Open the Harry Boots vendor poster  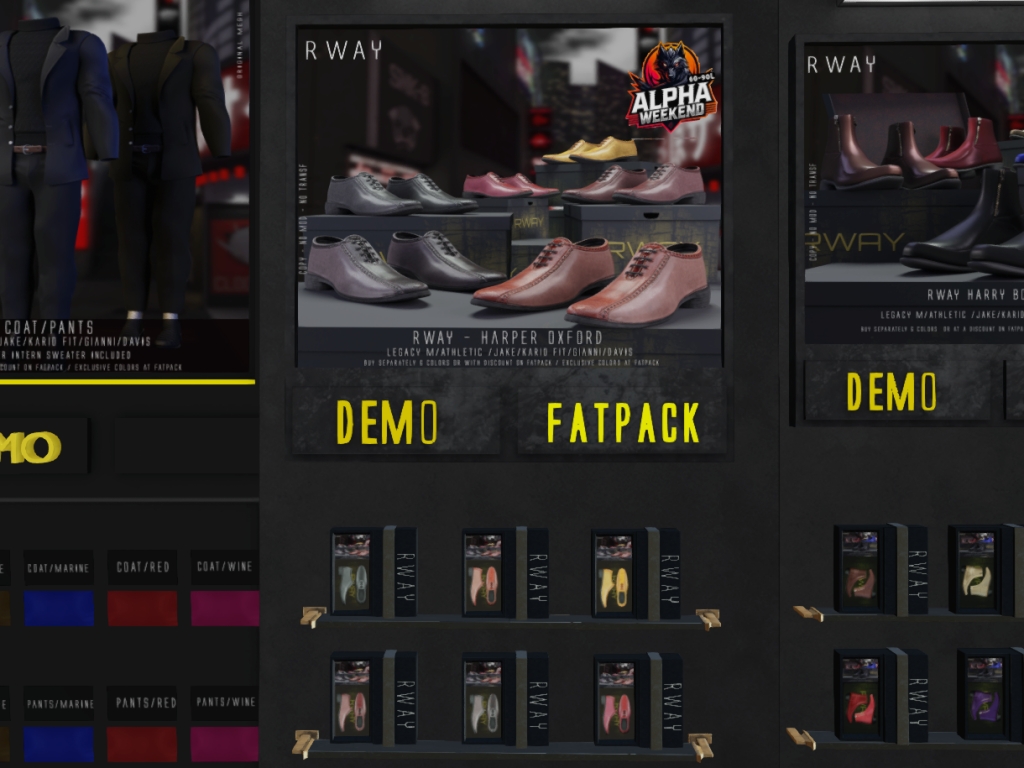click(913, 190)
